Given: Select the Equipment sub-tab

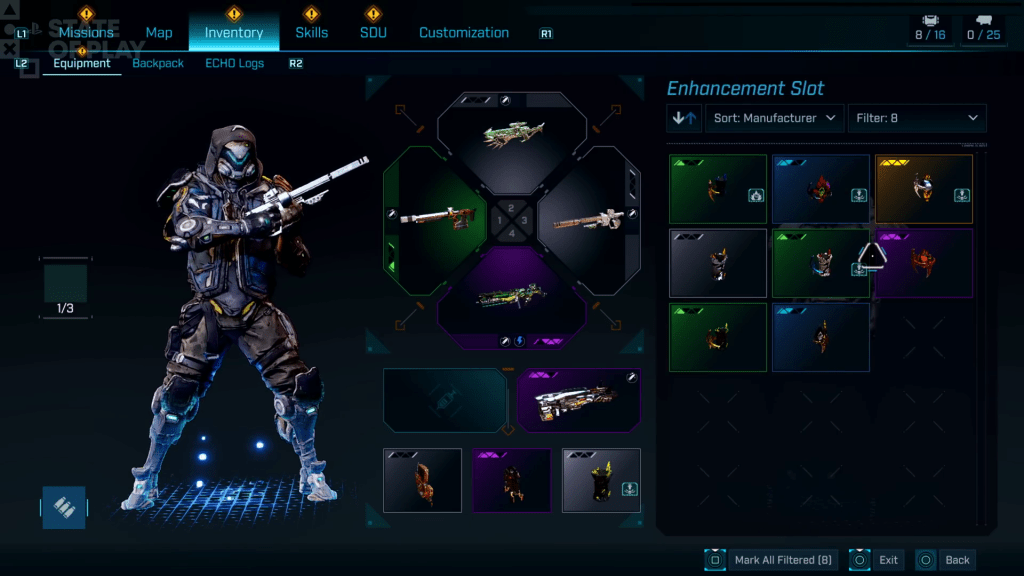Looking at the screenshot, I should [82, 63].
